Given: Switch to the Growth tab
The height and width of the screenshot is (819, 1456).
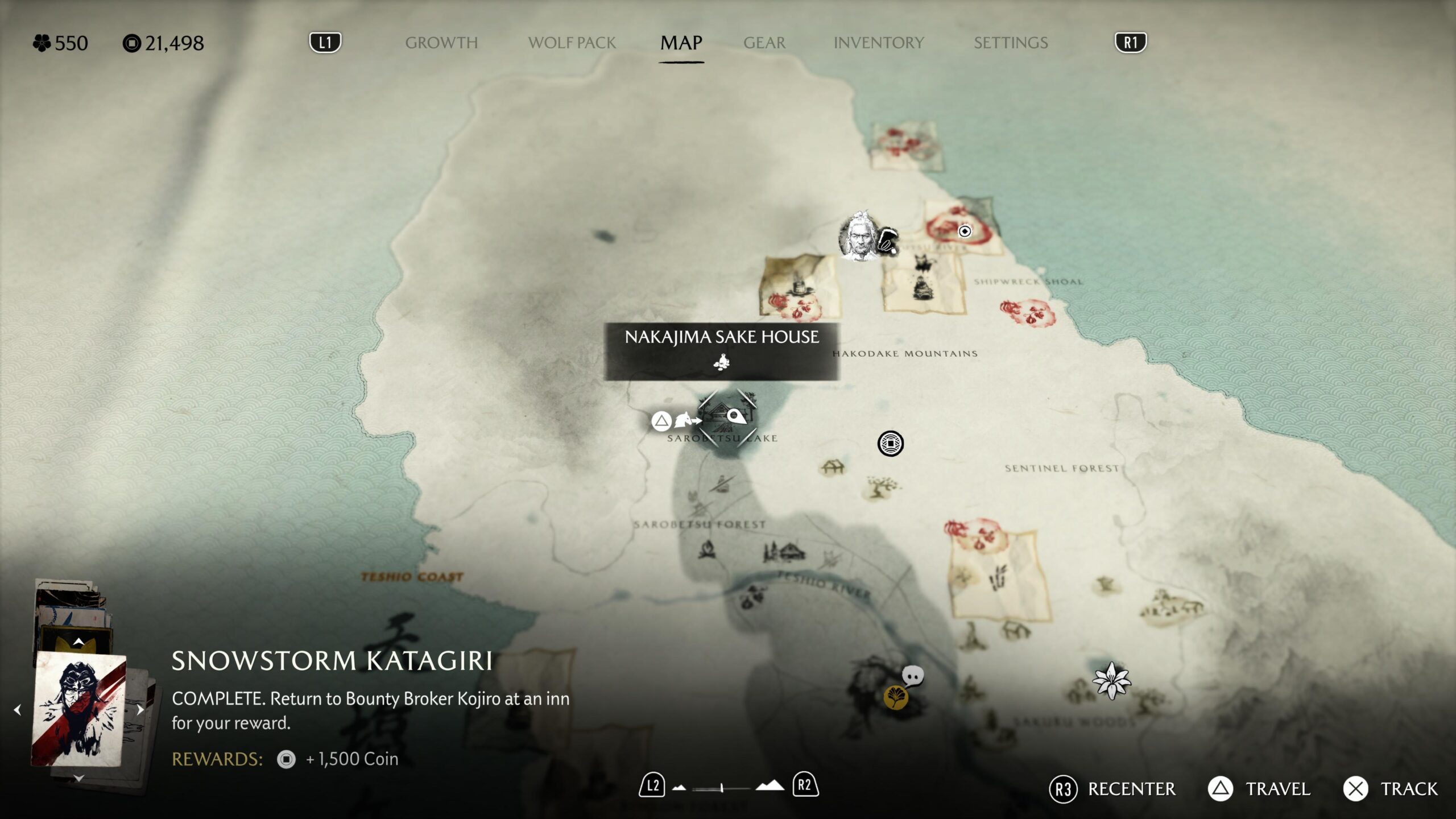Looking at the screenshot, I should tap(441, 43).
